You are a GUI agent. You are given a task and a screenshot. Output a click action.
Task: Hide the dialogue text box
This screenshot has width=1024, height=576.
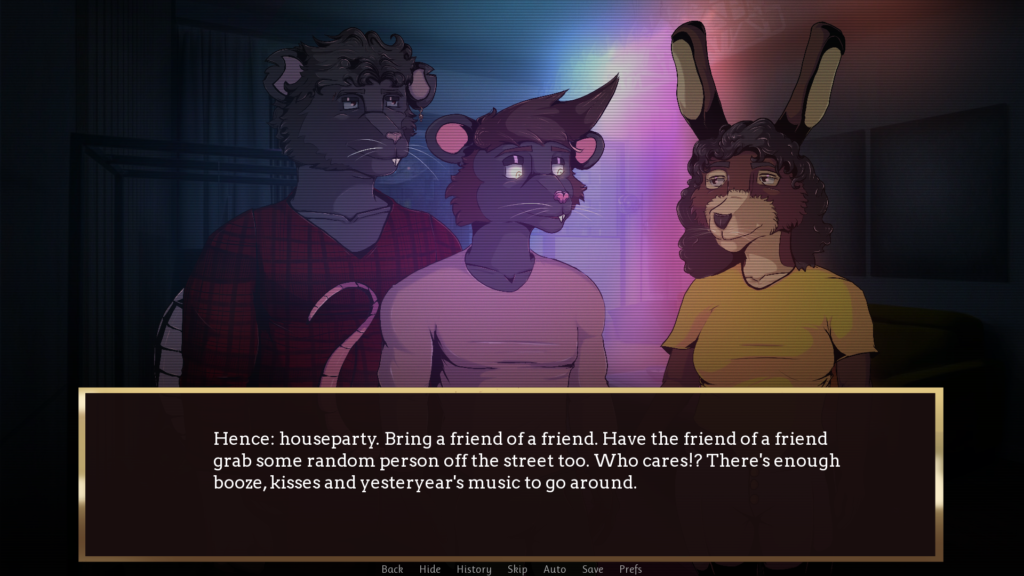(430, 569)
